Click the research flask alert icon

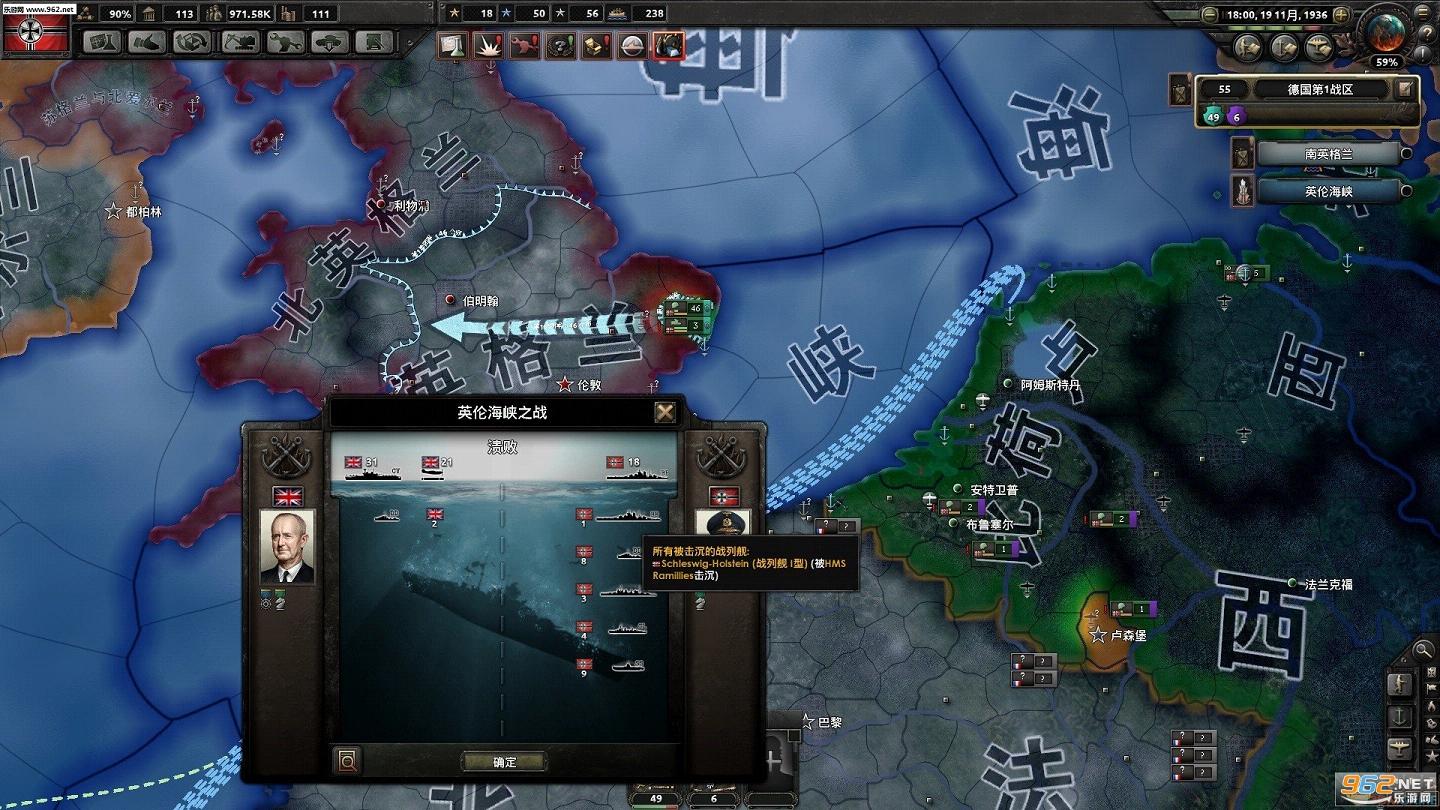coord(453,45)
